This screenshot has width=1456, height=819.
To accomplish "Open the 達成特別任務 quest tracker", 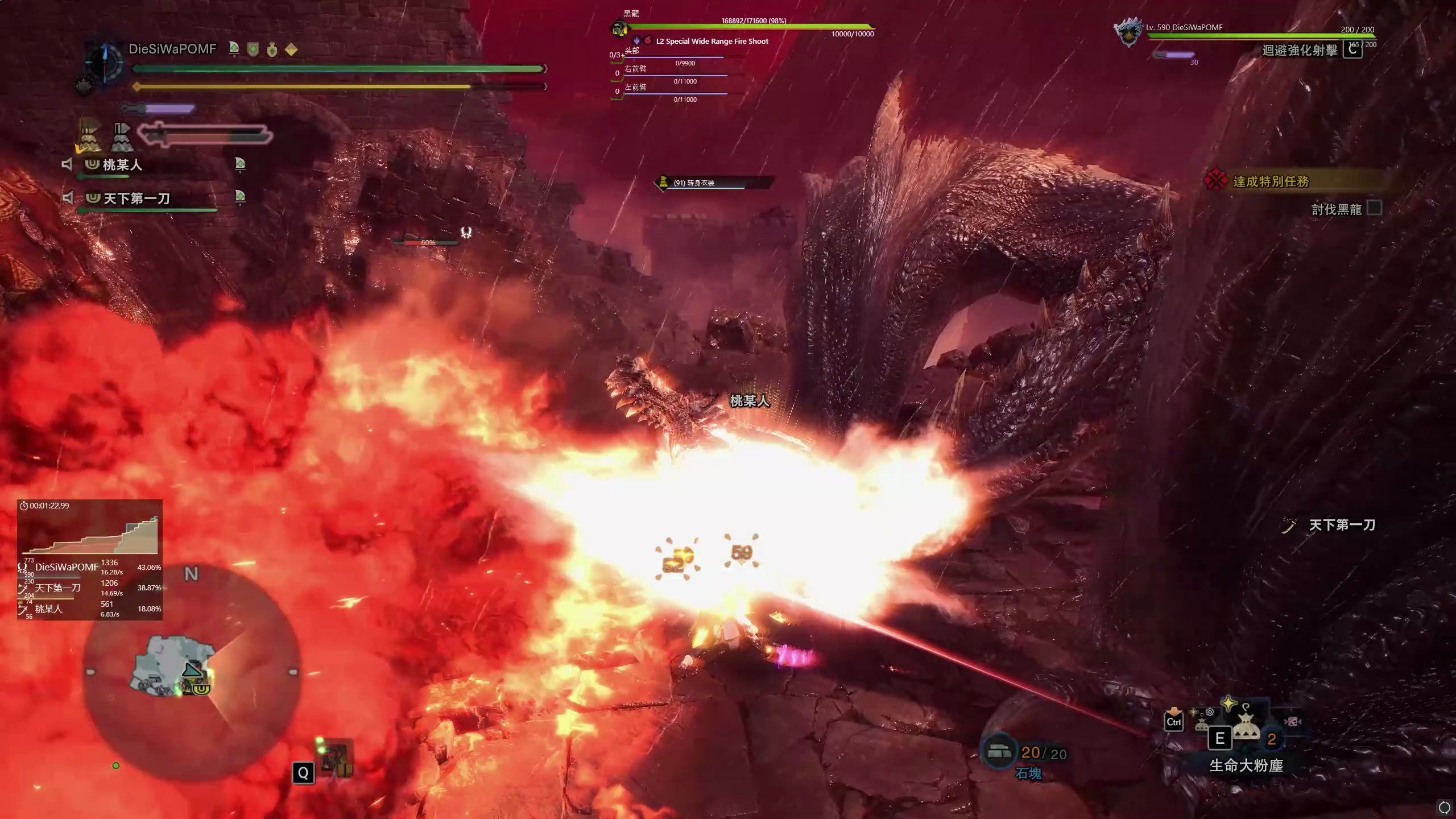I will (x=1271, y=181).
